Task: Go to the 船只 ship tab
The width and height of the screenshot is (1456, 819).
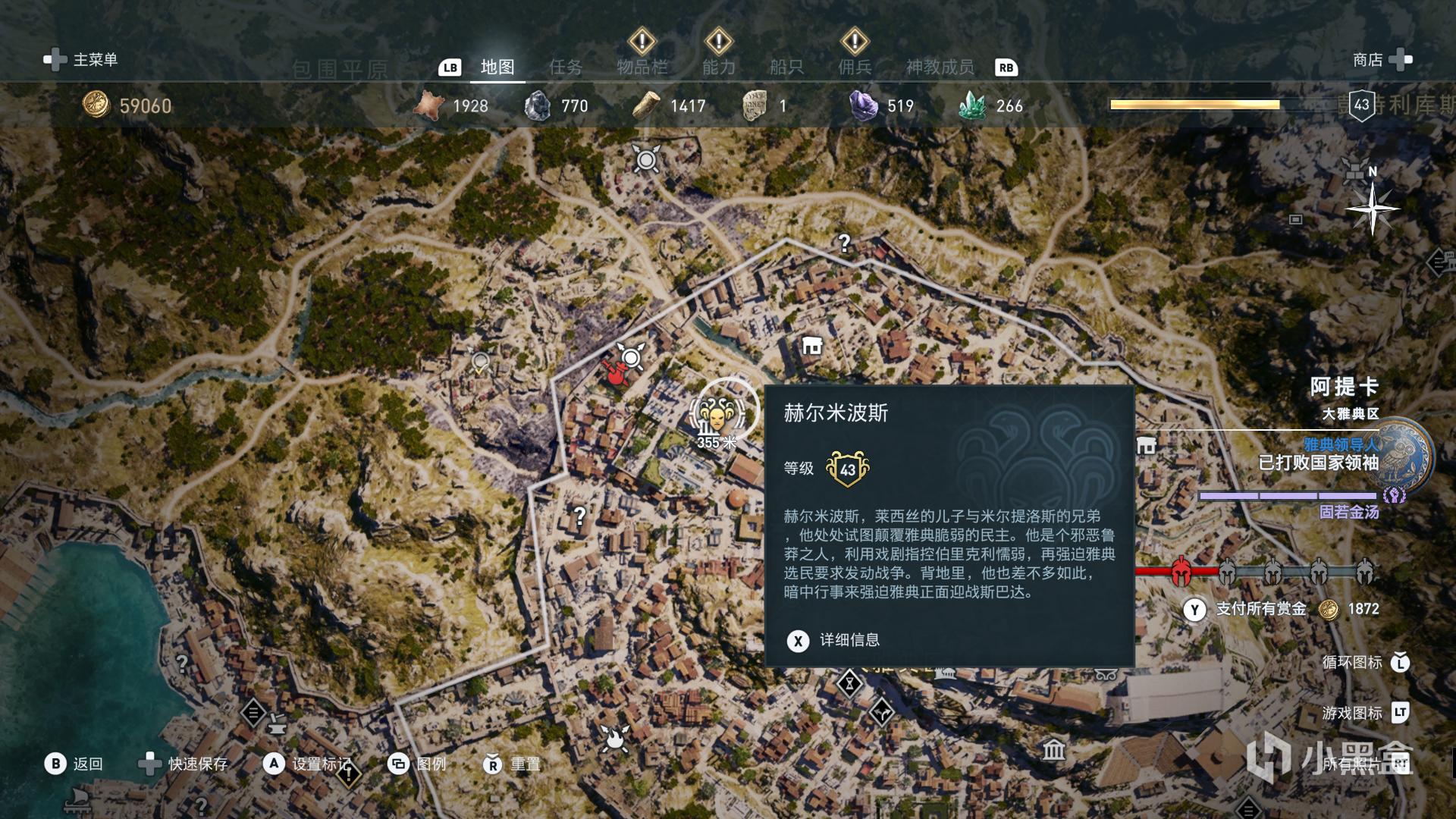Action: (x=786, y=67)
